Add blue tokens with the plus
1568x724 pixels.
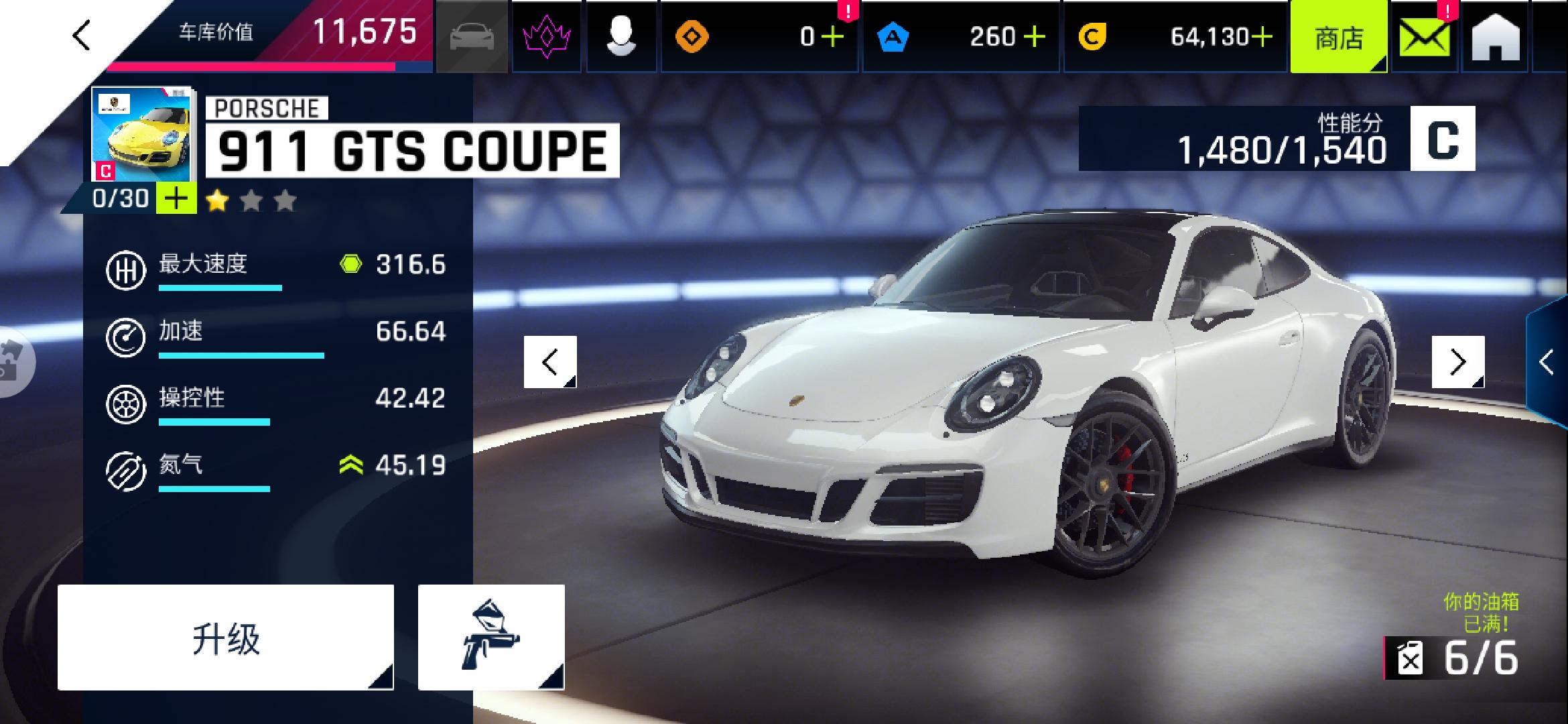[x=1035, y=37]
